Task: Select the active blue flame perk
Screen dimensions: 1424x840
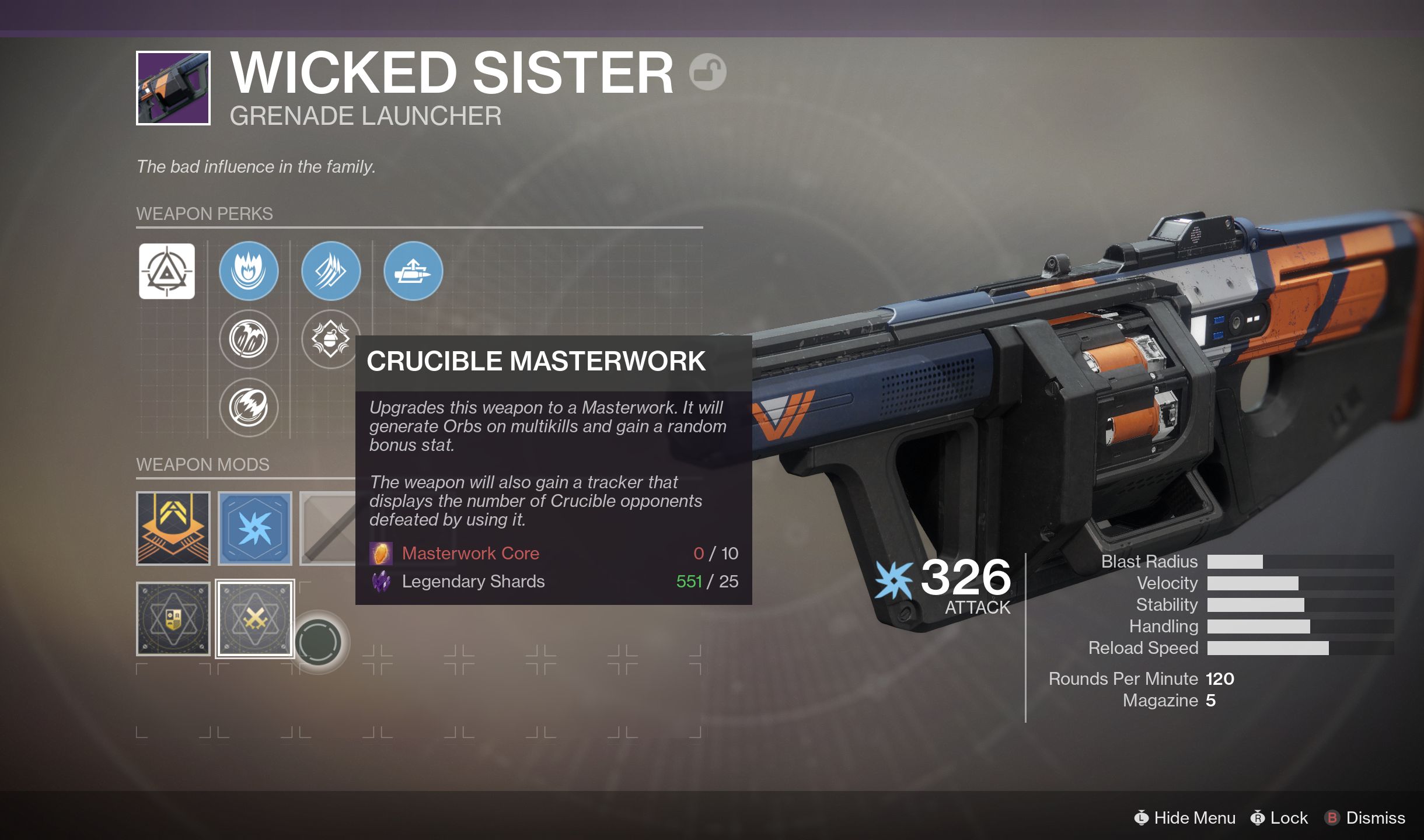Action: point(249,271)
